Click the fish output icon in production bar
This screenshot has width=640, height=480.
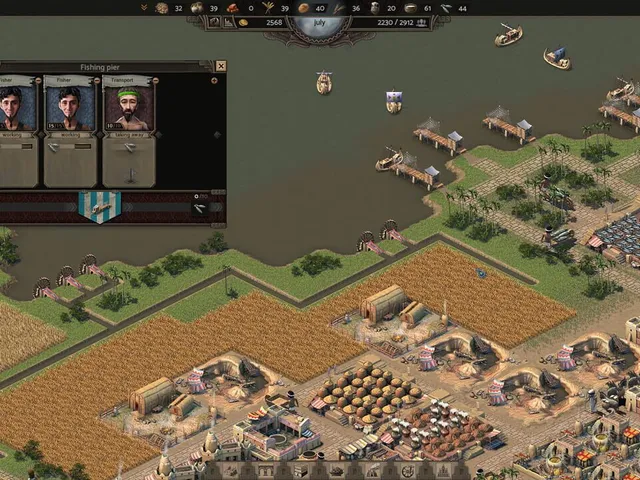coord(200,208)
